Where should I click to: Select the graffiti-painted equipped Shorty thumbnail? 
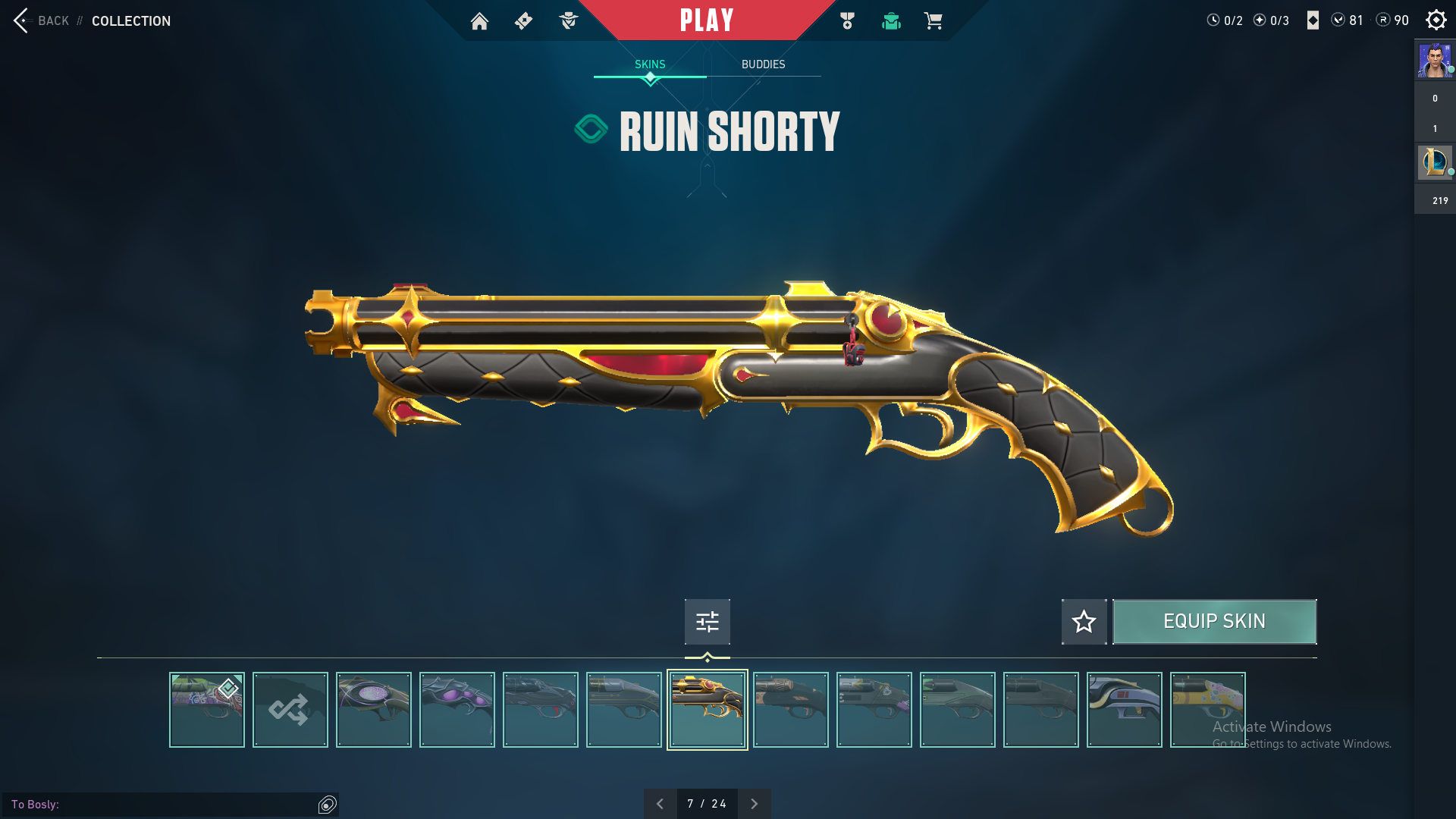[x=206, y=710]
